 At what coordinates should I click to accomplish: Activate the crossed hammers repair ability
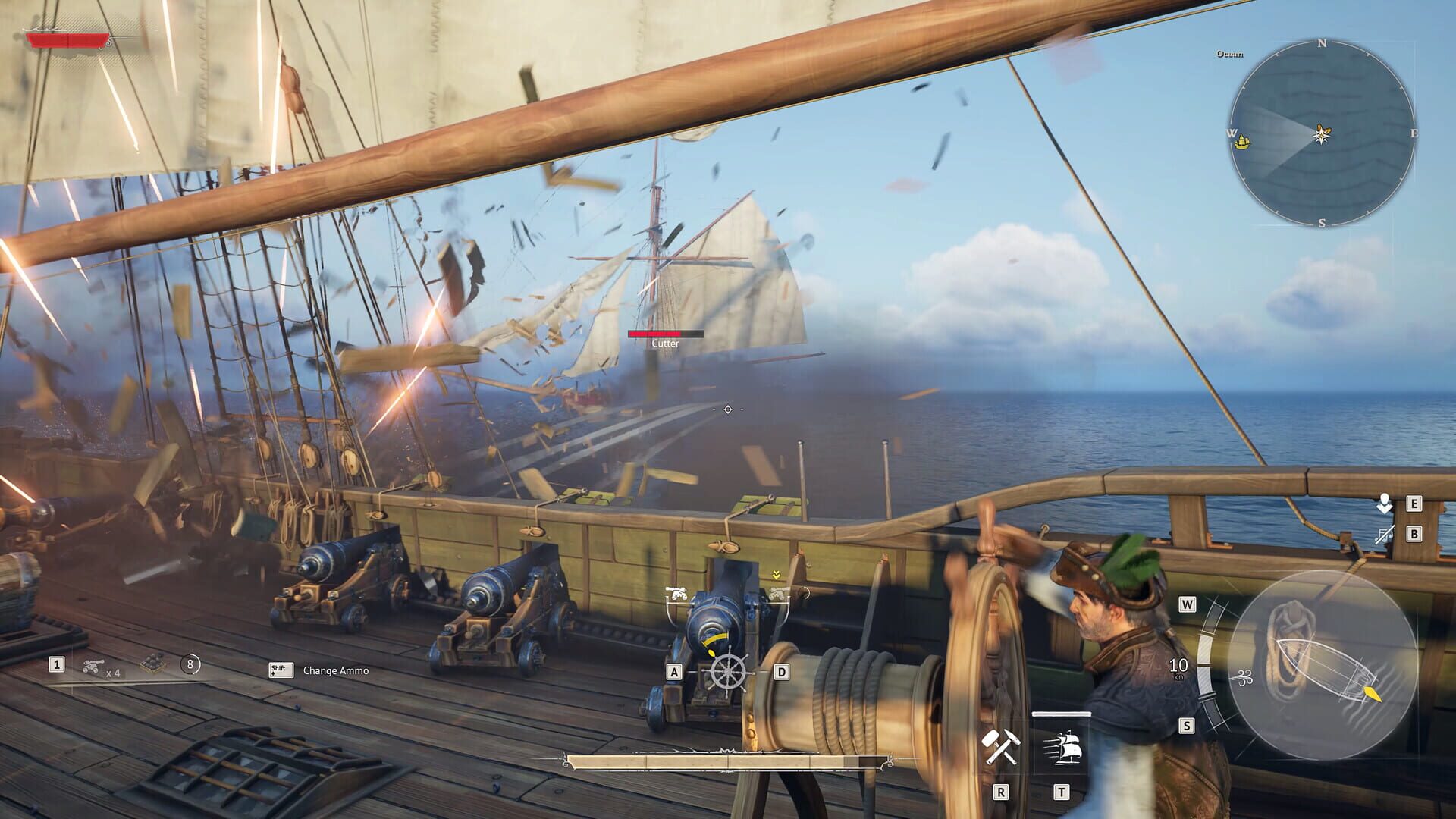pyautogui.click(x=1000, y=747)
